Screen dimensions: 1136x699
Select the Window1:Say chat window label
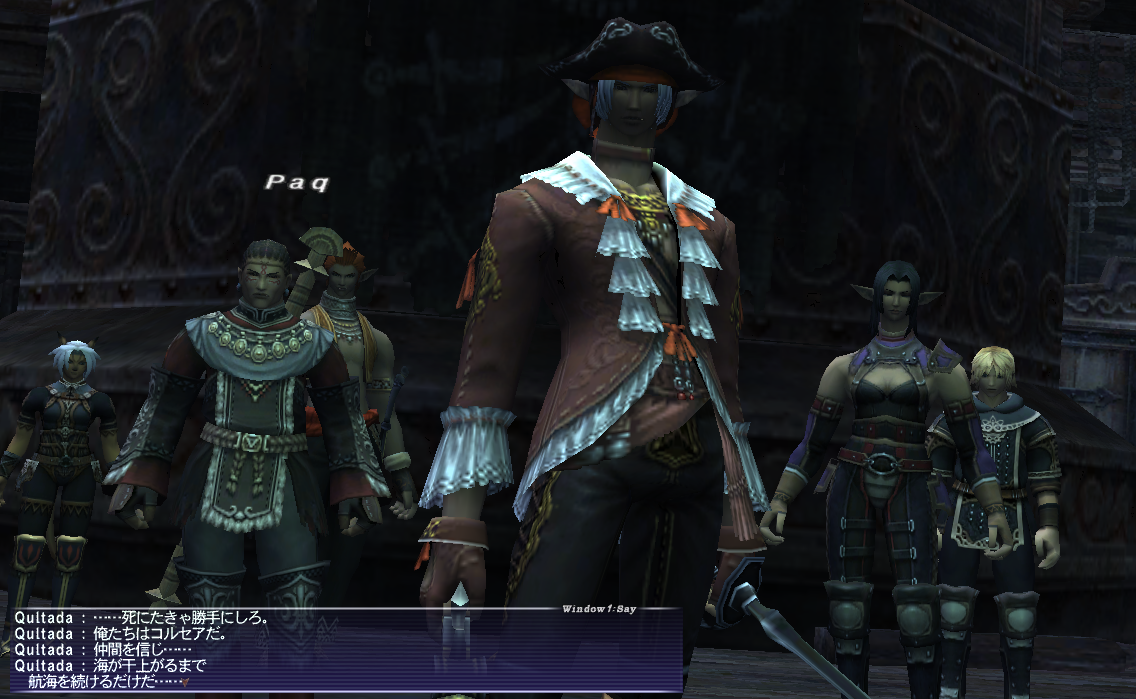pos(599,608)
